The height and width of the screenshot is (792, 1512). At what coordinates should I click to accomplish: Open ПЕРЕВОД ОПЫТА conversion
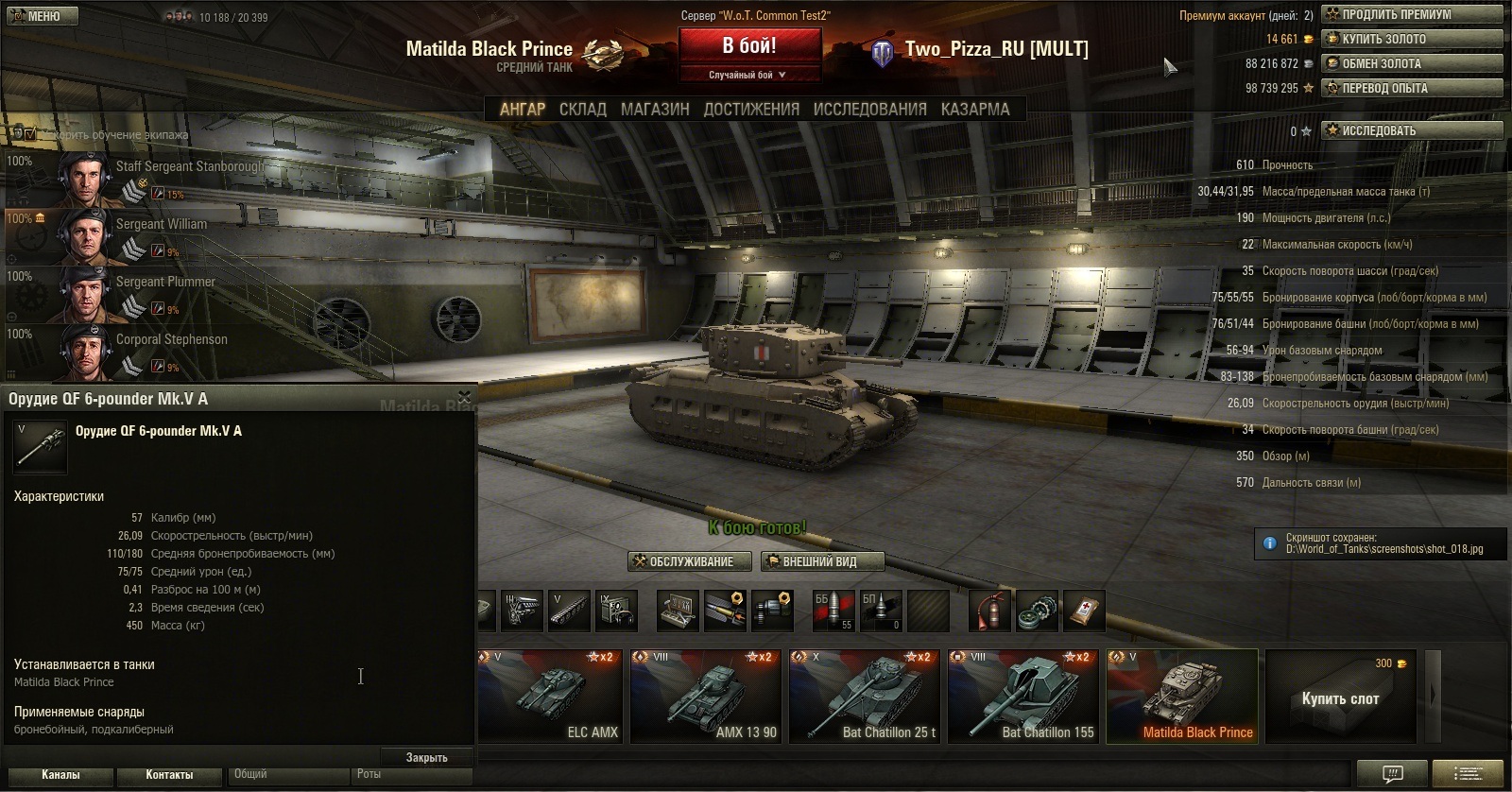pos(1412,88)
